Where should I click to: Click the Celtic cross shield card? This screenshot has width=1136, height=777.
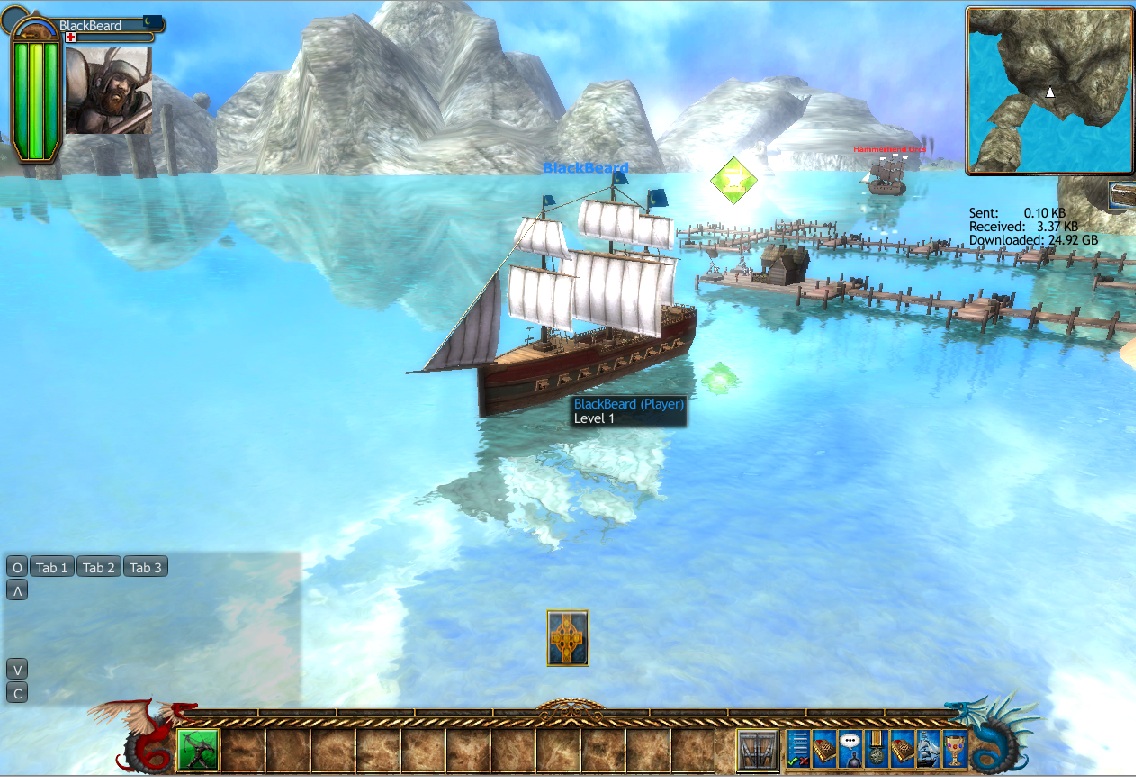(567, 638)
